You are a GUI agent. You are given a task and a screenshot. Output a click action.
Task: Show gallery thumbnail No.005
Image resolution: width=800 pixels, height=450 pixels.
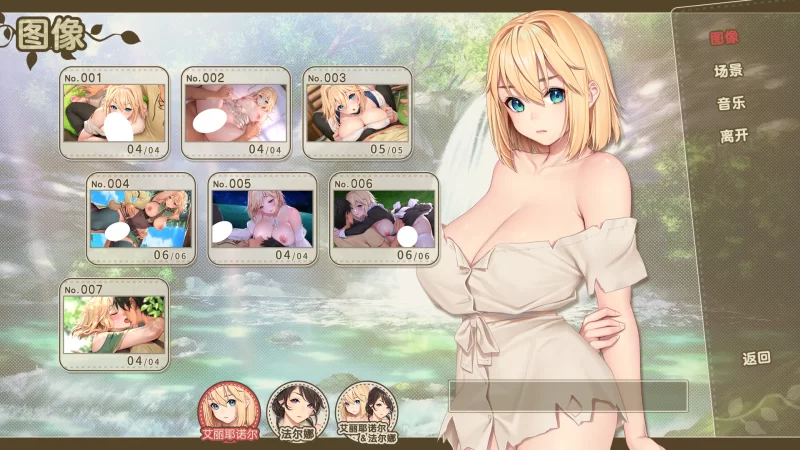(262, 219)
